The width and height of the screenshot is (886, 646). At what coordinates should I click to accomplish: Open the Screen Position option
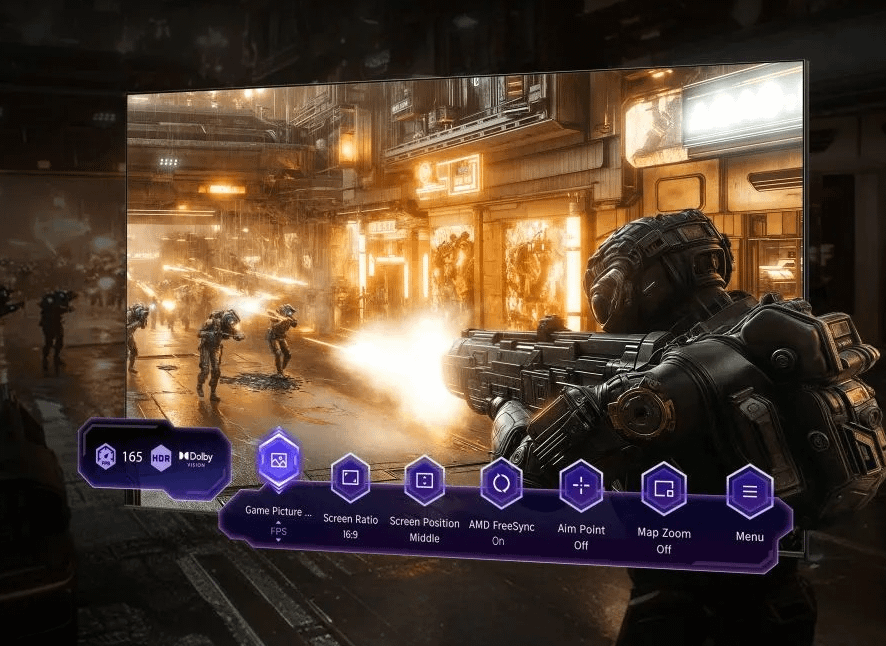tap(424, 481)
